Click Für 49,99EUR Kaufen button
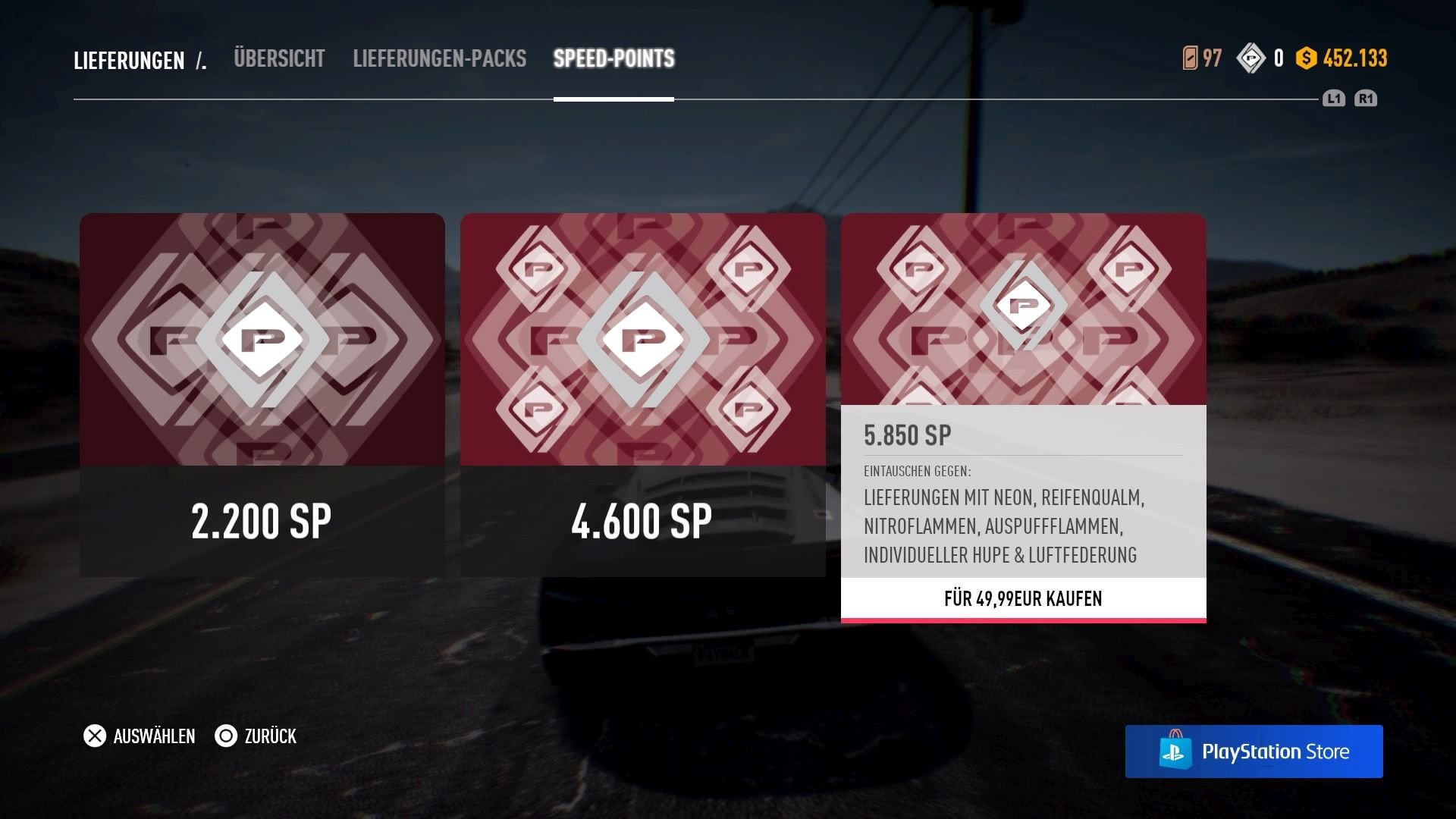1456x819 pixels. [x=1025, y=598]
